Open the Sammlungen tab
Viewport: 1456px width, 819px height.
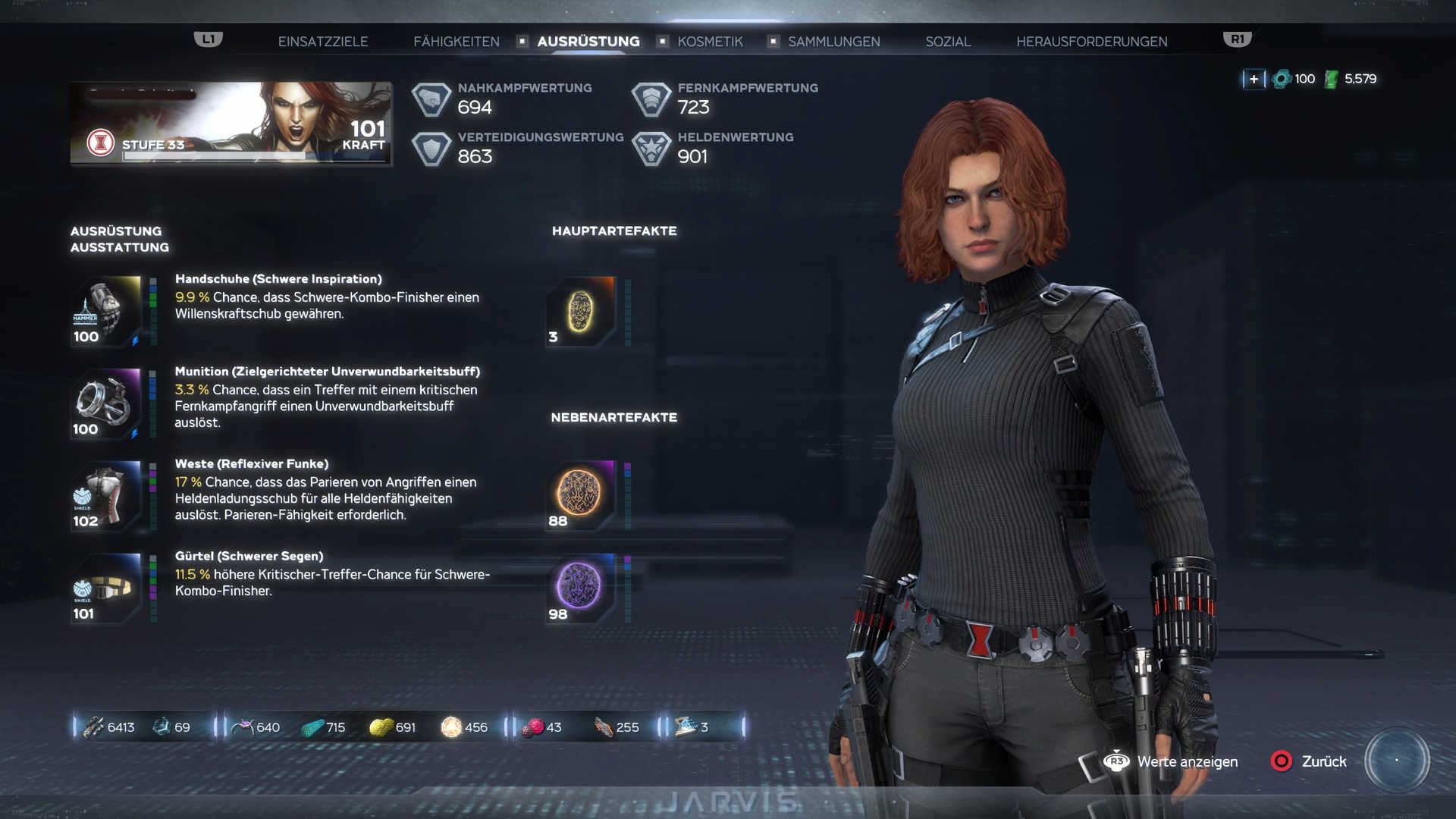(833, 42)
